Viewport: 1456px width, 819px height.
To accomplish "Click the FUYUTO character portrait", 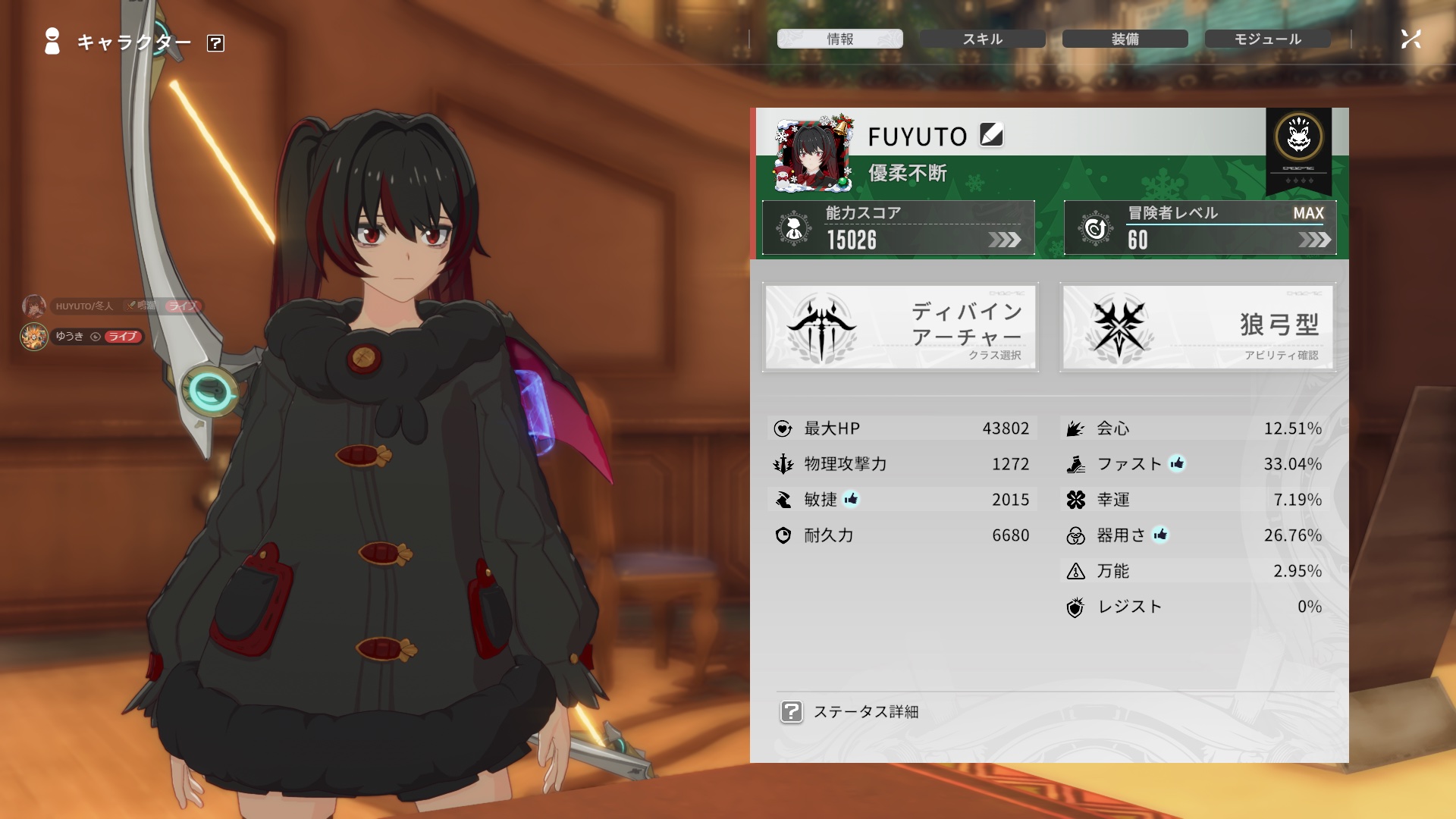I will tap(813, 154).
